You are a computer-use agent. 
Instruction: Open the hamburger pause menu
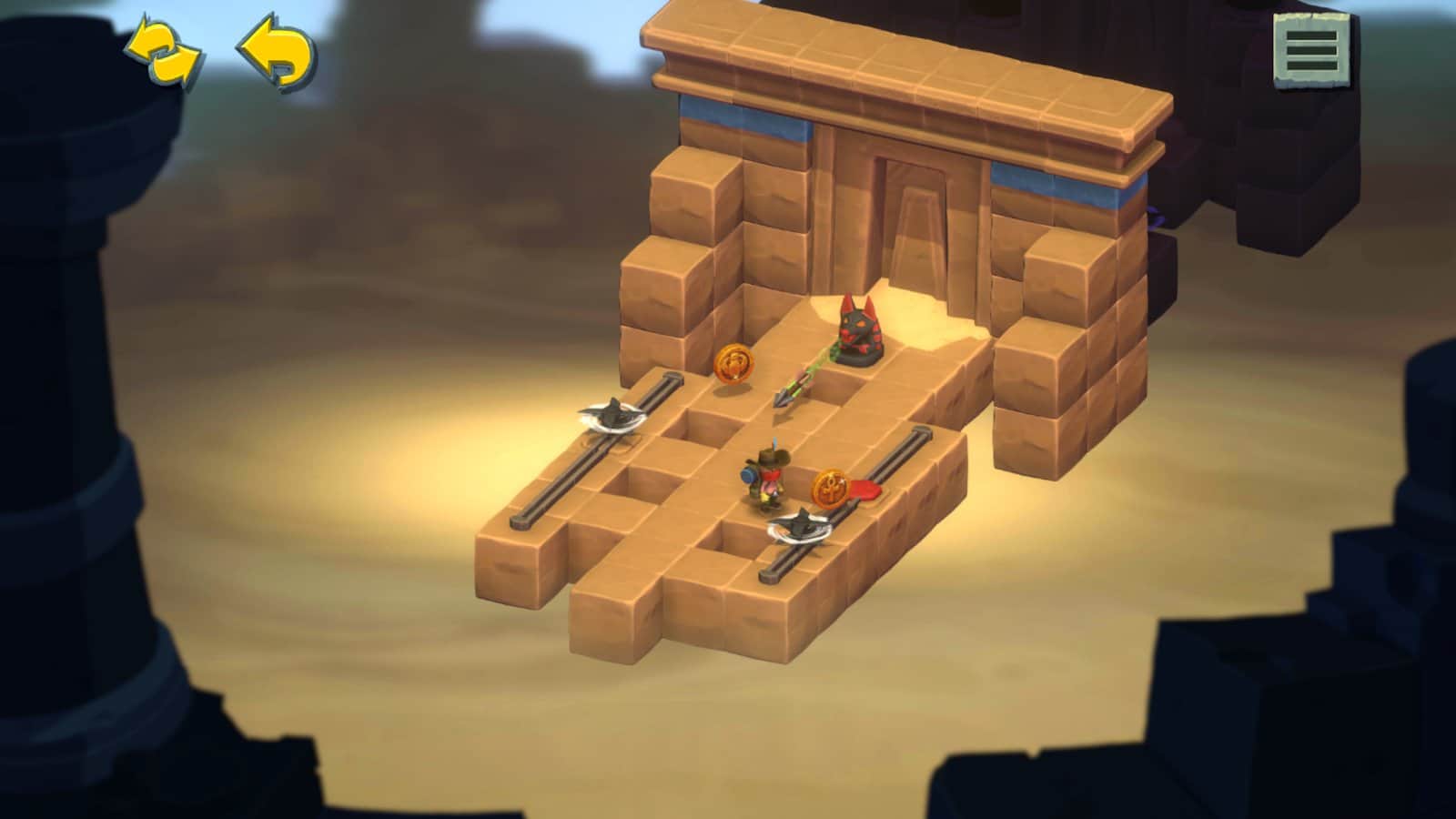1311,50
